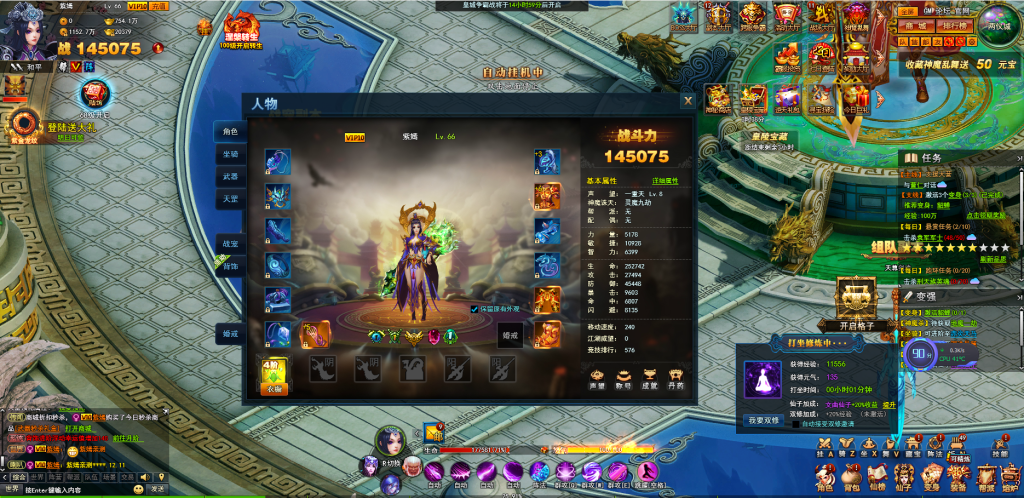Open the 详细属性 detailed attributes link
The width and height of the screenshot is (1024, 498).
coord(665,181)
